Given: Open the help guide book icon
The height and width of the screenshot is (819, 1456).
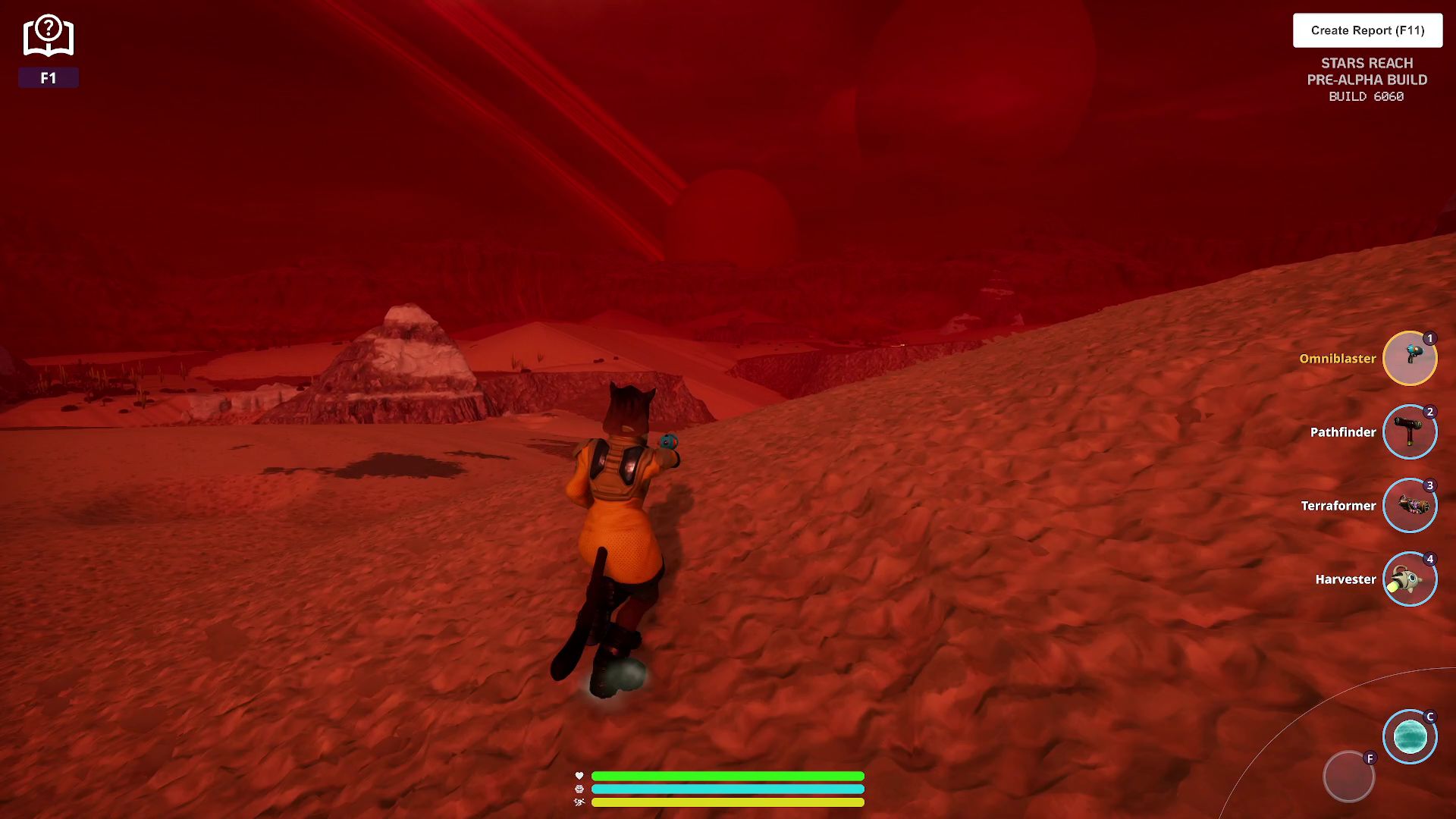Looking at the screenshot, I should [49, 36].
